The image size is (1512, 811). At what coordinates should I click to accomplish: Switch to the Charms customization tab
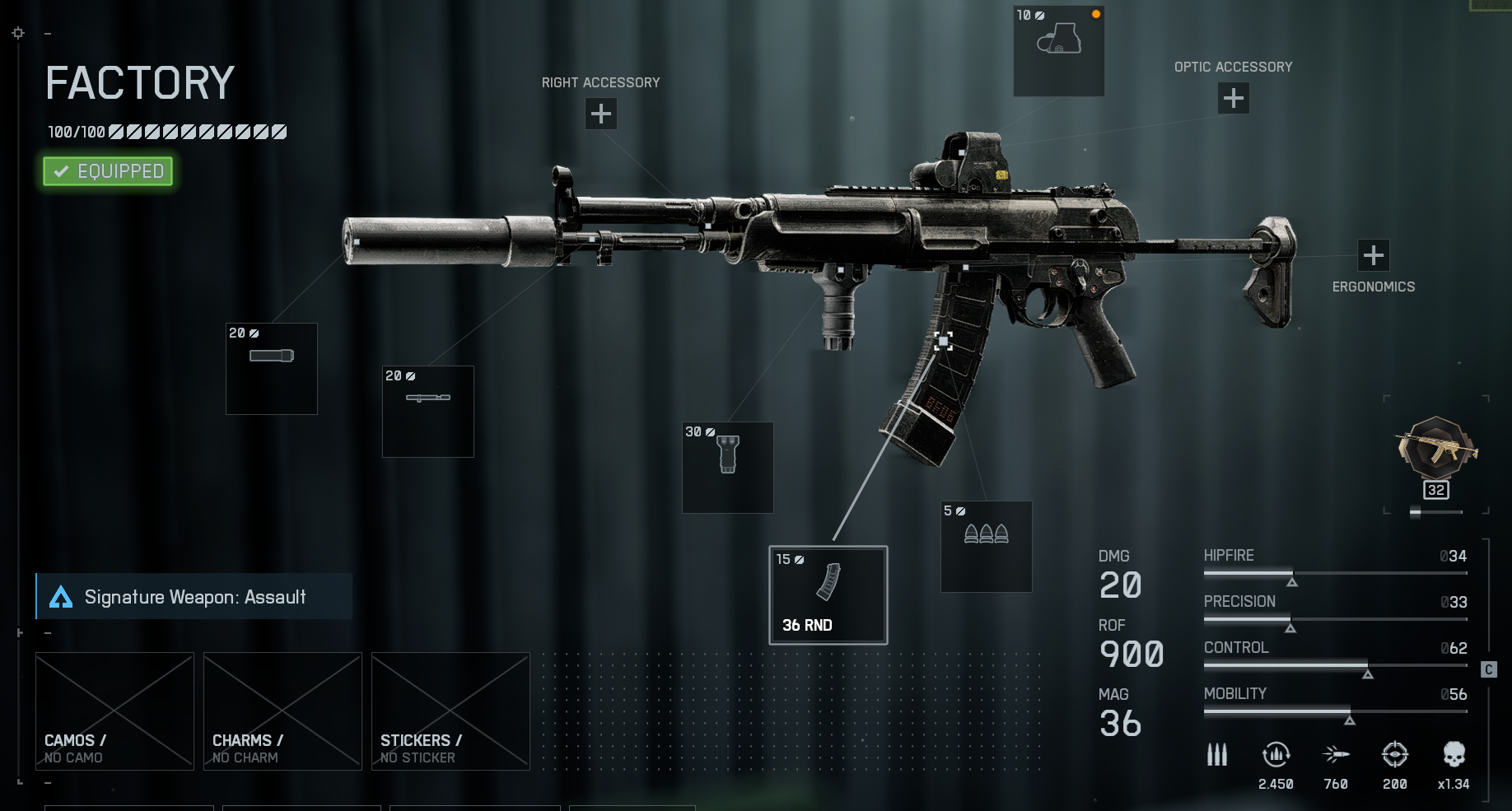(282, 711)
